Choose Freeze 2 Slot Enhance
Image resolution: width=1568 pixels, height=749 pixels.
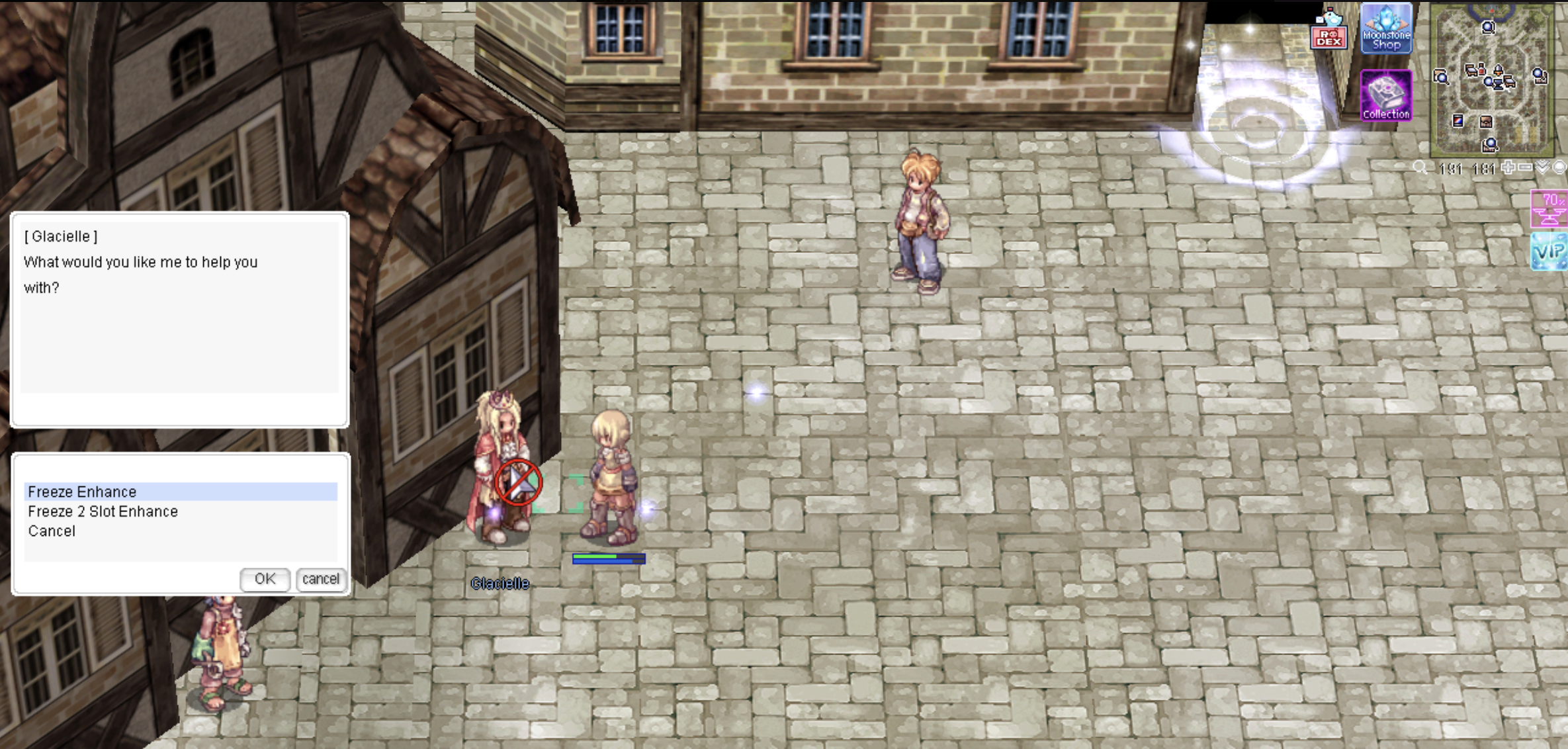[x=103, y=511]
